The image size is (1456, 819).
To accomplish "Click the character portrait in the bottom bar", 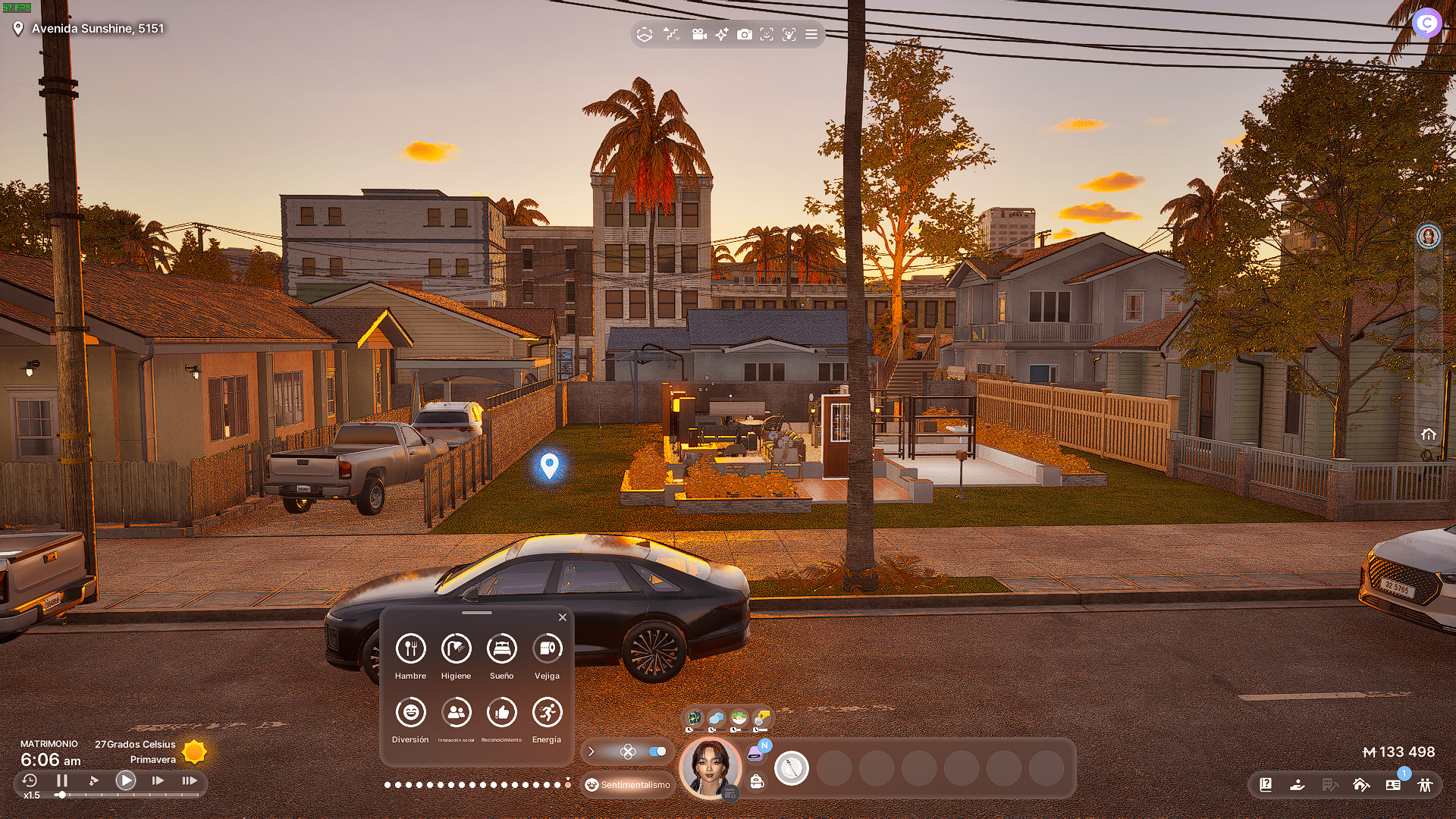I will click(x=711, y=767).
